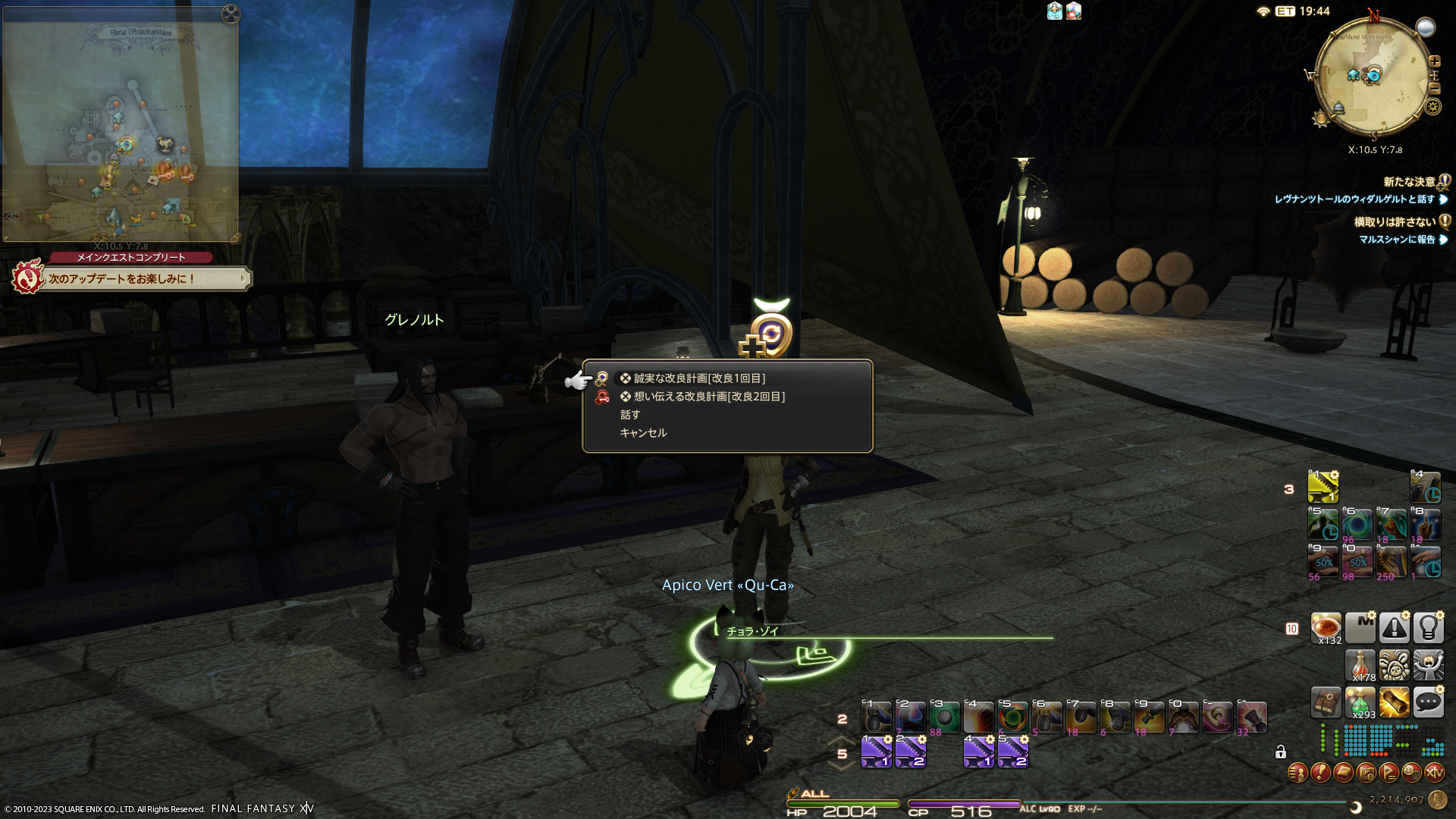Screen dimensions: 1456x819
Task: Check the weather icon beside the minimap
Action: [x=1426, y=27]
